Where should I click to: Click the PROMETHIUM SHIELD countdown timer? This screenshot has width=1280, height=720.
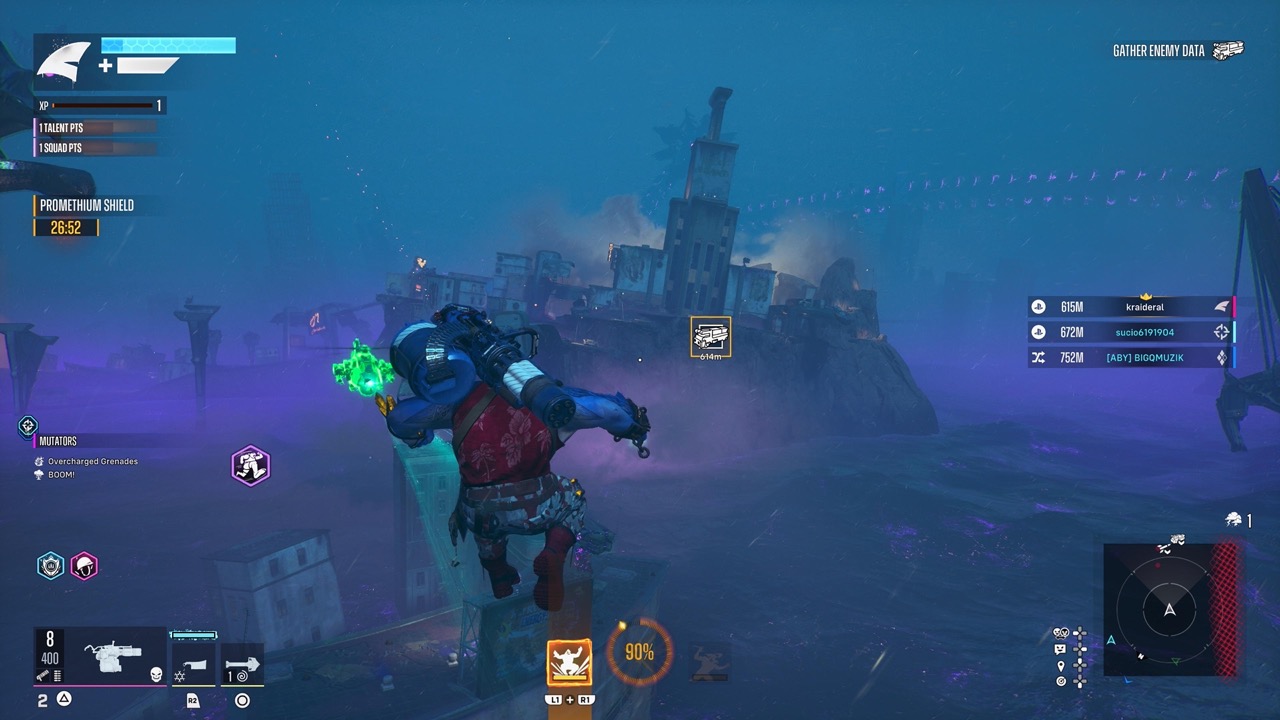pos(66,228)
